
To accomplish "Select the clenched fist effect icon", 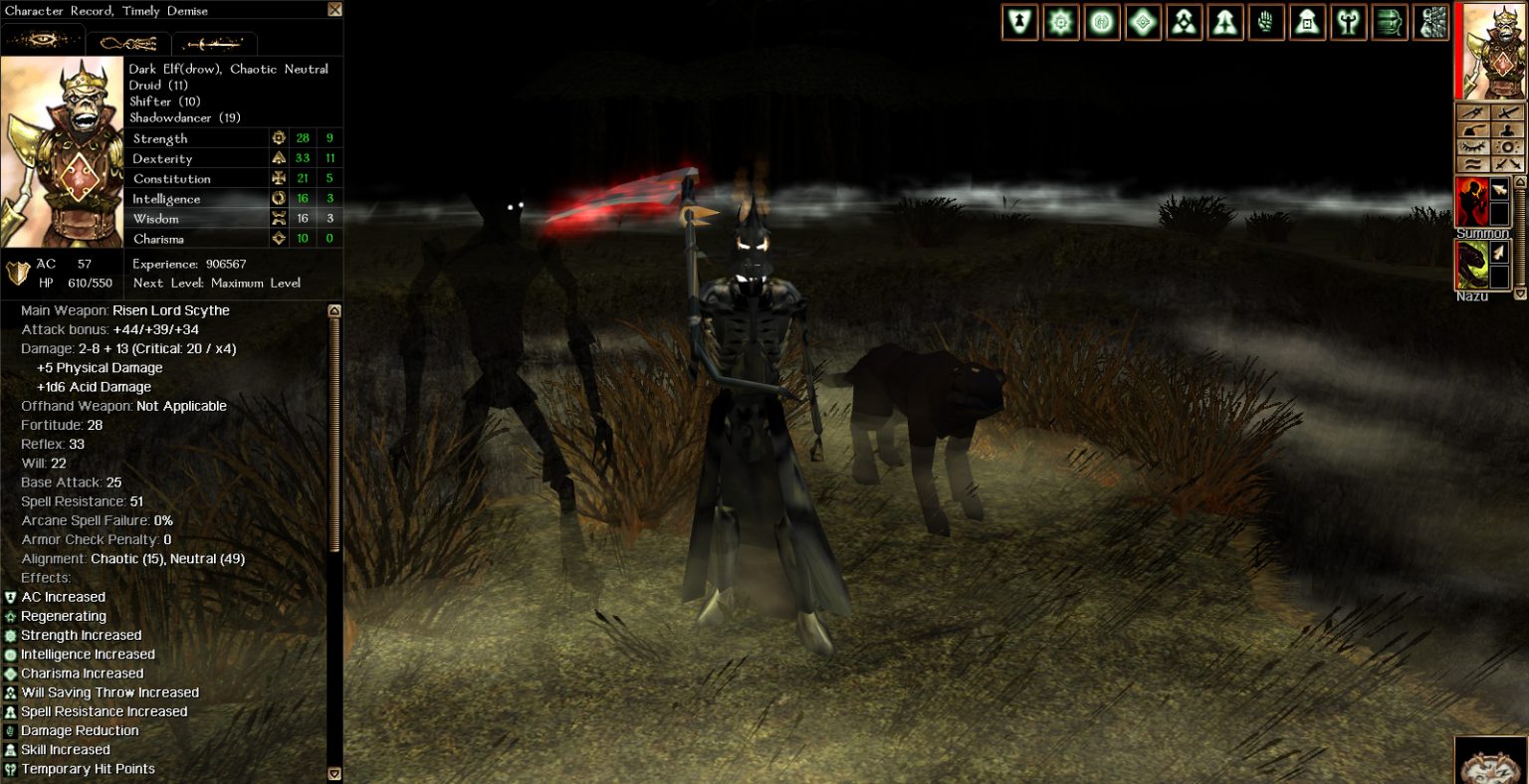I will coord(1266,22).
